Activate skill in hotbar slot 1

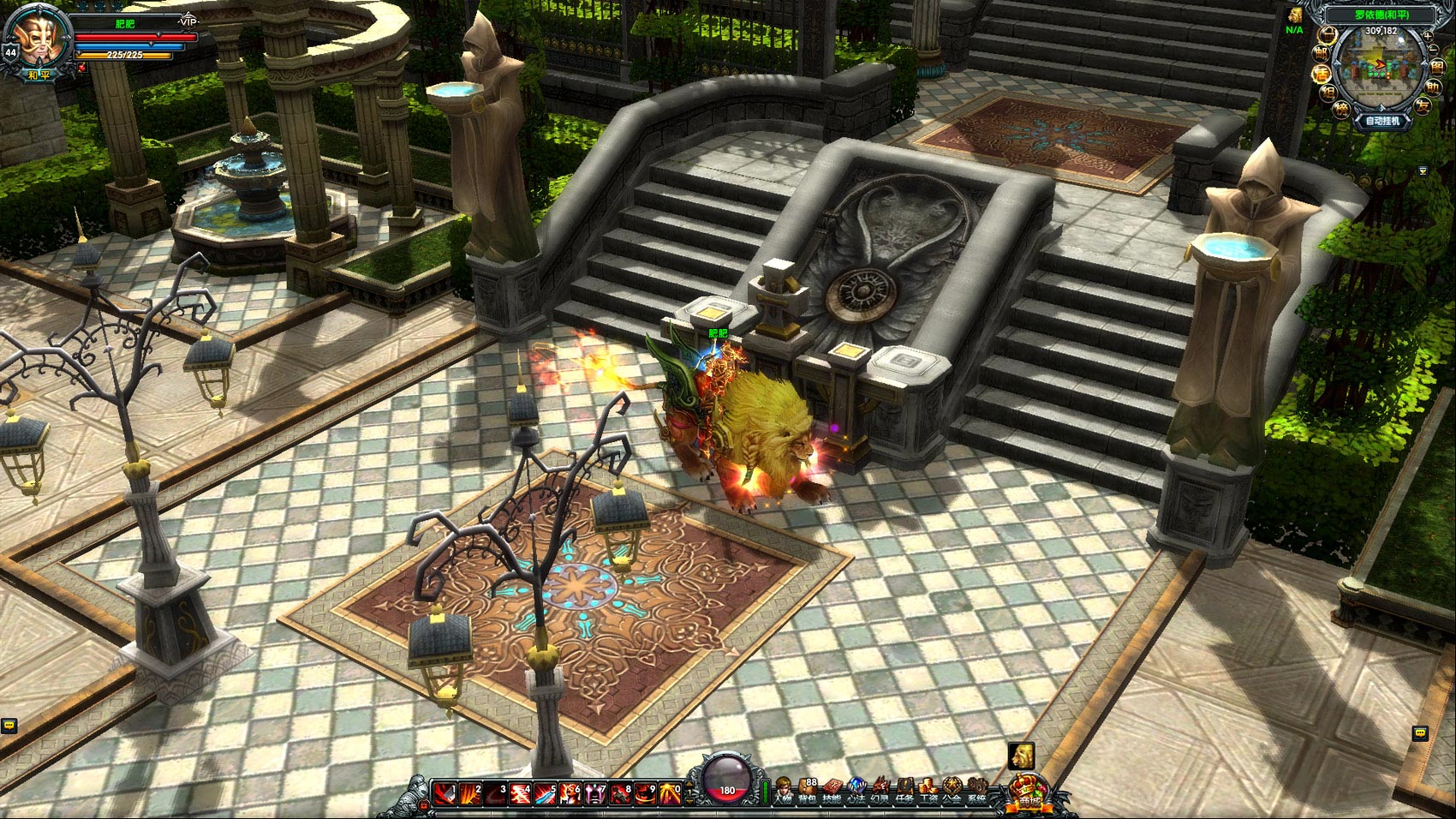tap(445, 794)
